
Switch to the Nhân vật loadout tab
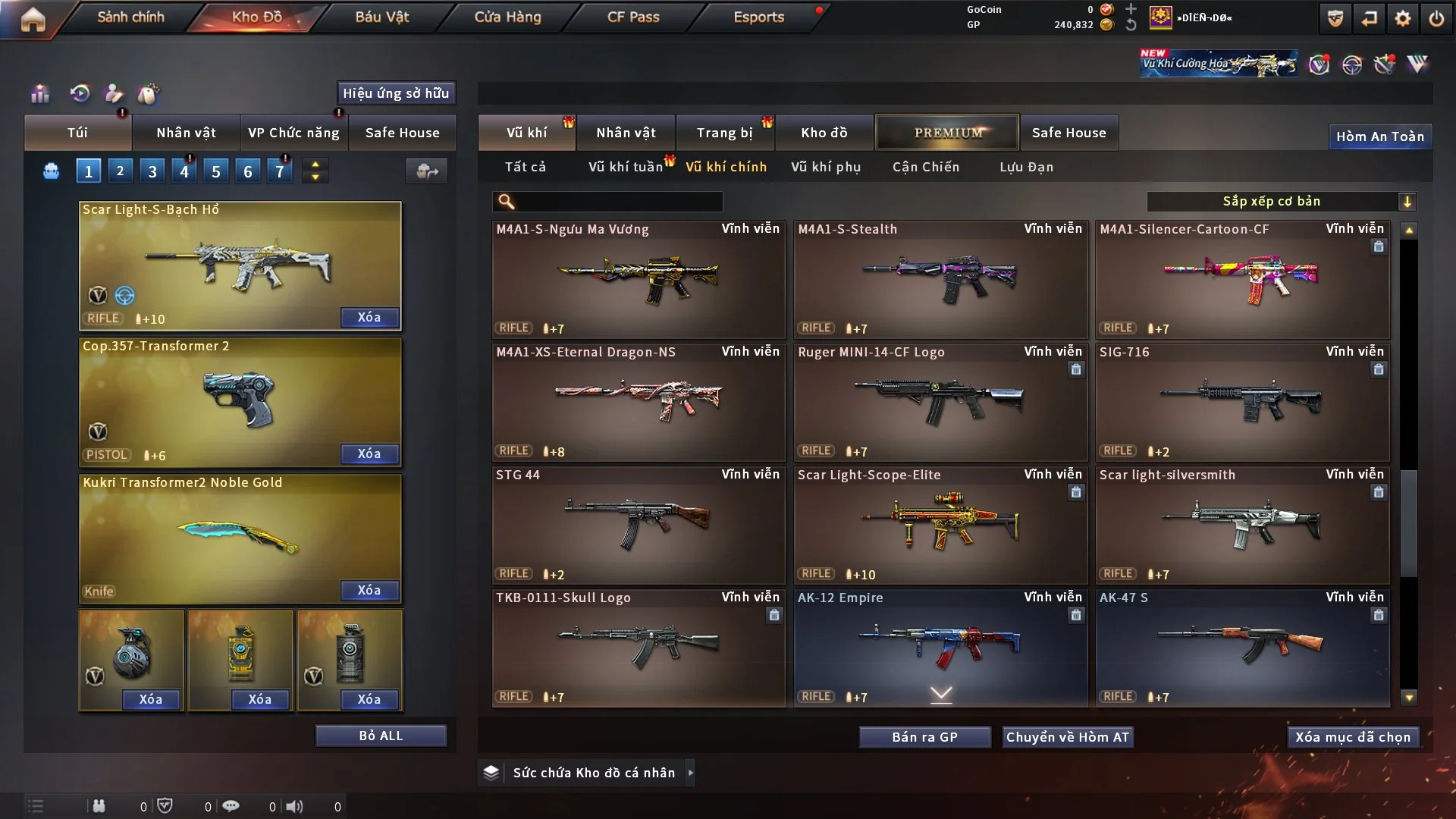(x=186, y=133)
